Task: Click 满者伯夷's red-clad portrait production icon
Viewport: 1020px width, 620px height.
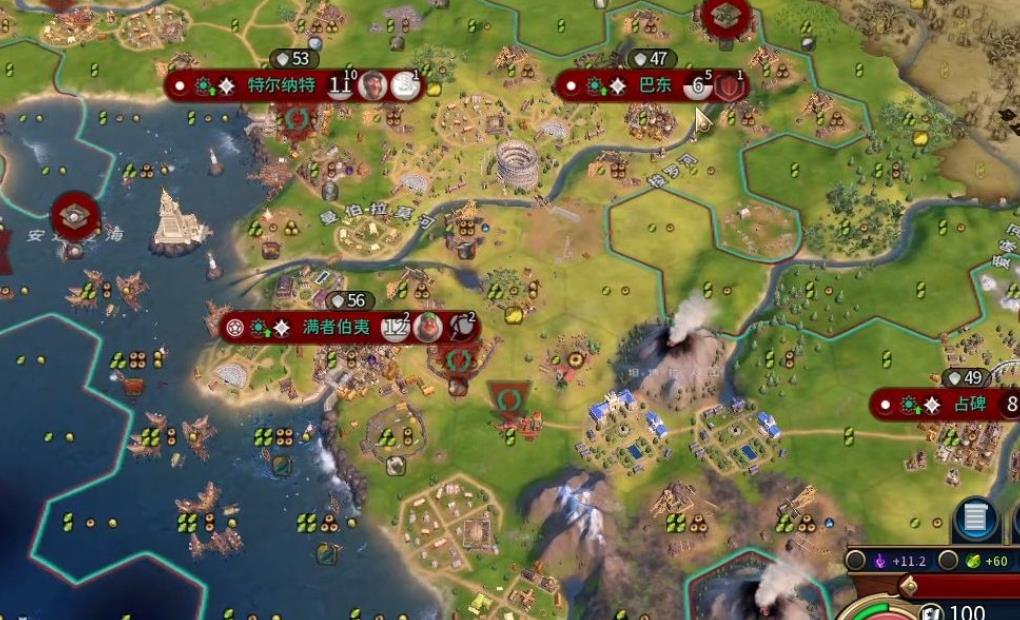Action: 428,327
